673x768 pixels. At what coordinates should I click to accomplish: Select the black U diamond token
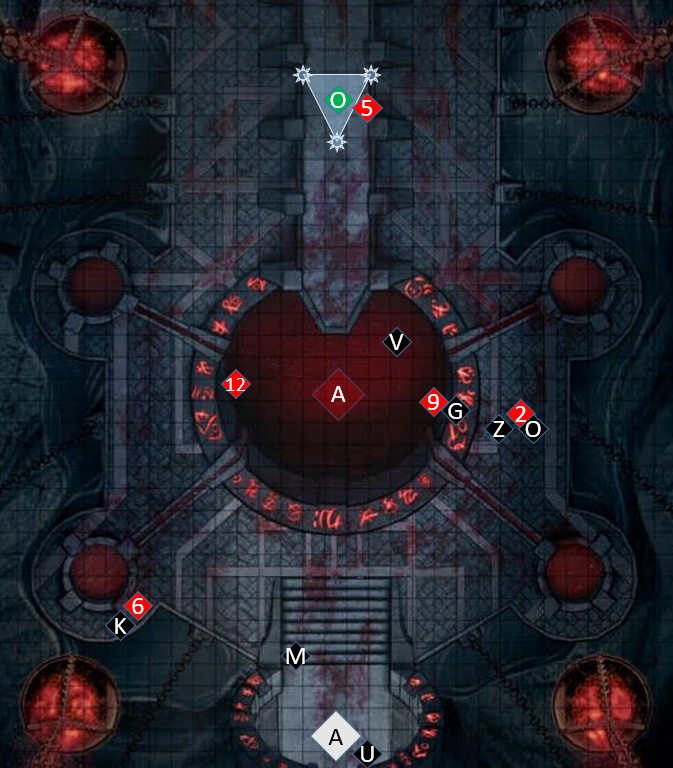click(x=367, y=753)
